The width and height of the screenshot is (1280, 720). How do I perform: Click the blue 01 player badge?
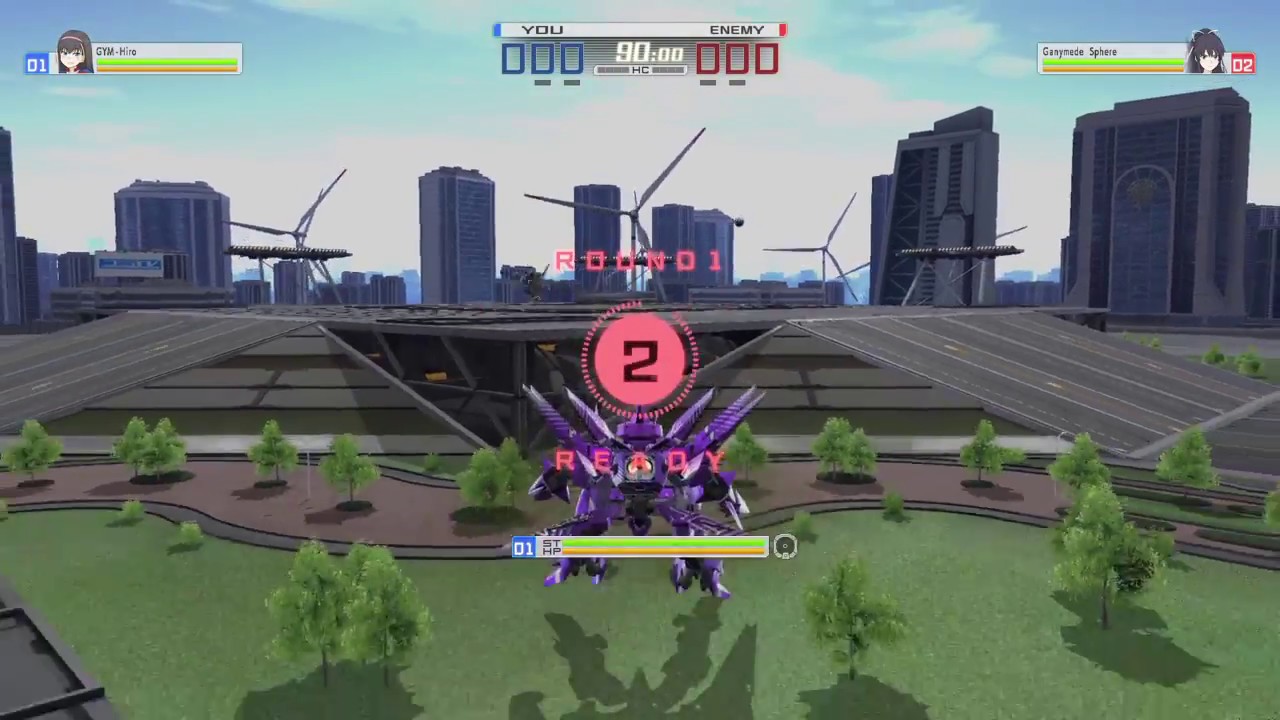click(x=36, y=64)
